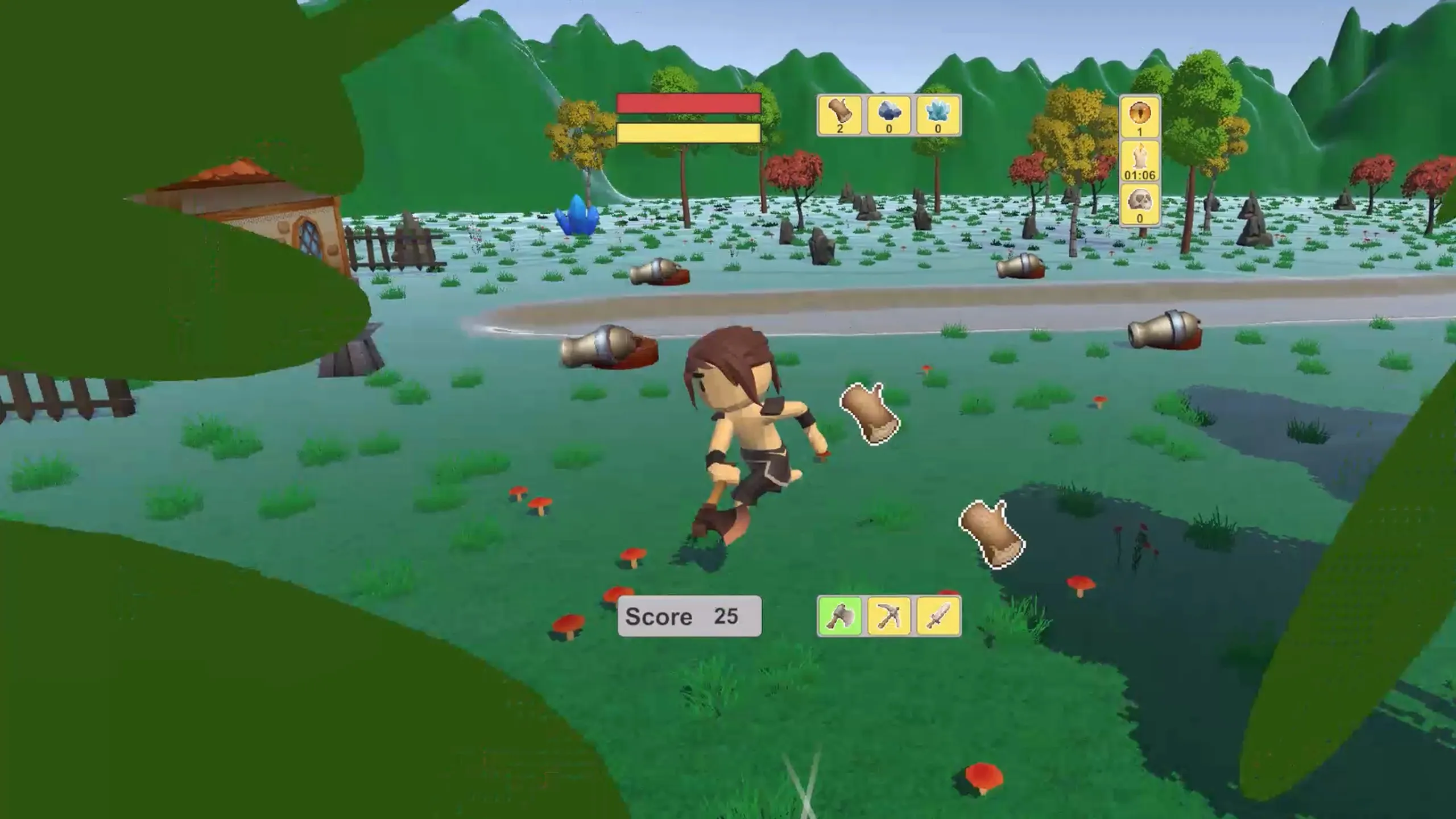The width and height of the screenshot is (1456, 819).
Task: Select the dark blue ore resource slot
Action: click(x=889, y=114)
